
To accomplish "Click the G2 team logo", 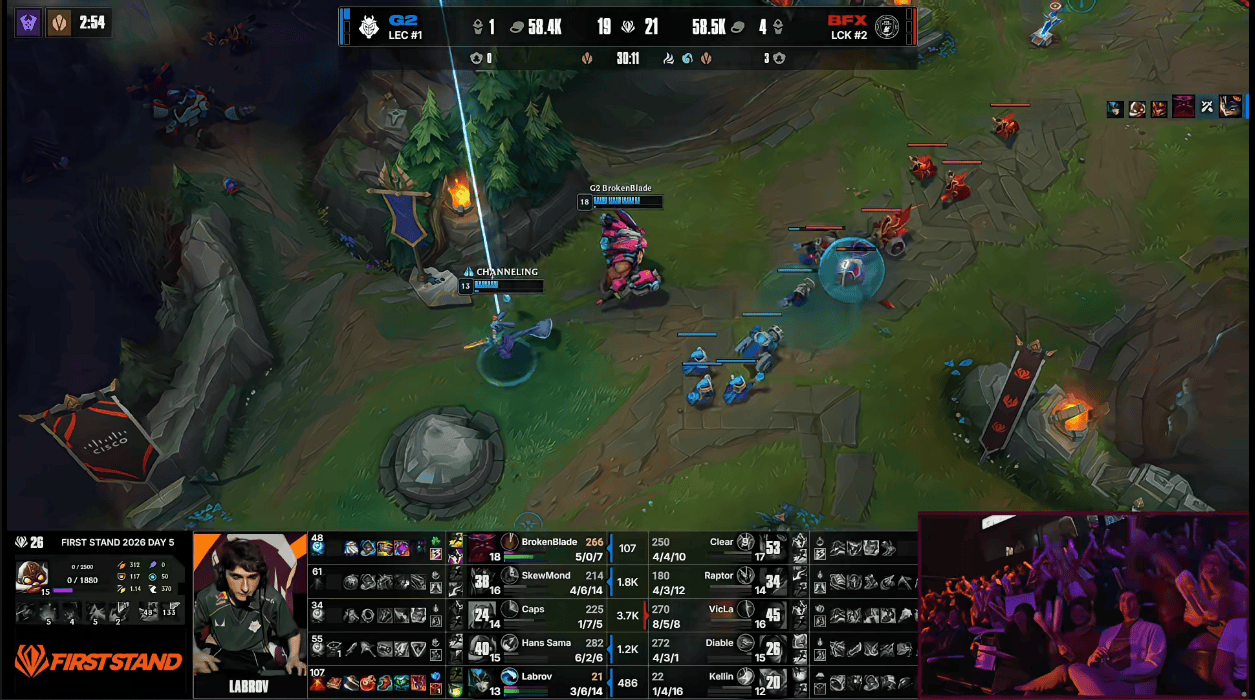I will pos(369,27).
